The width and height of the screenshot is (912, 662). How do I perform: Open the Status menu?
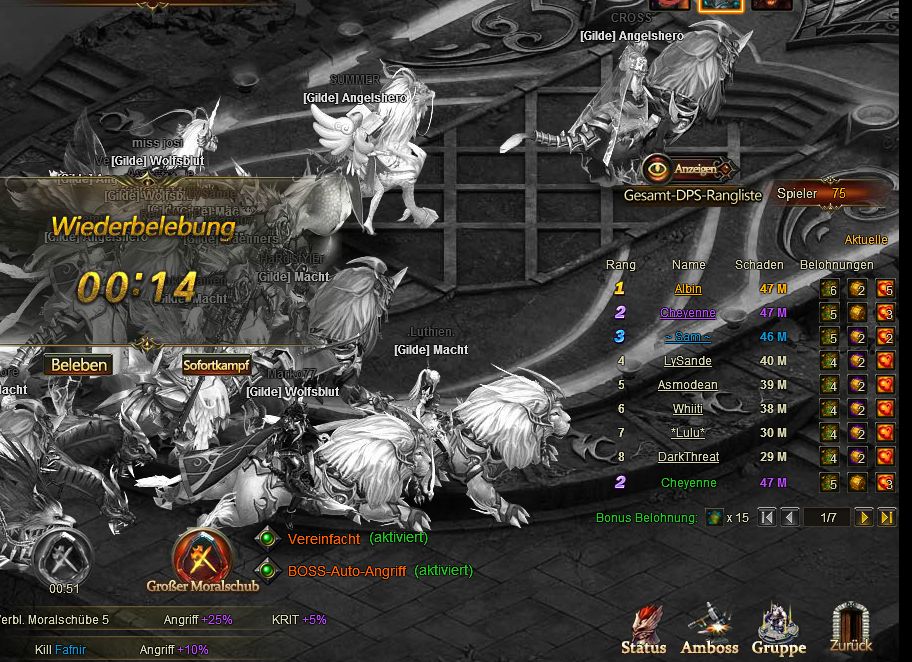643,629
